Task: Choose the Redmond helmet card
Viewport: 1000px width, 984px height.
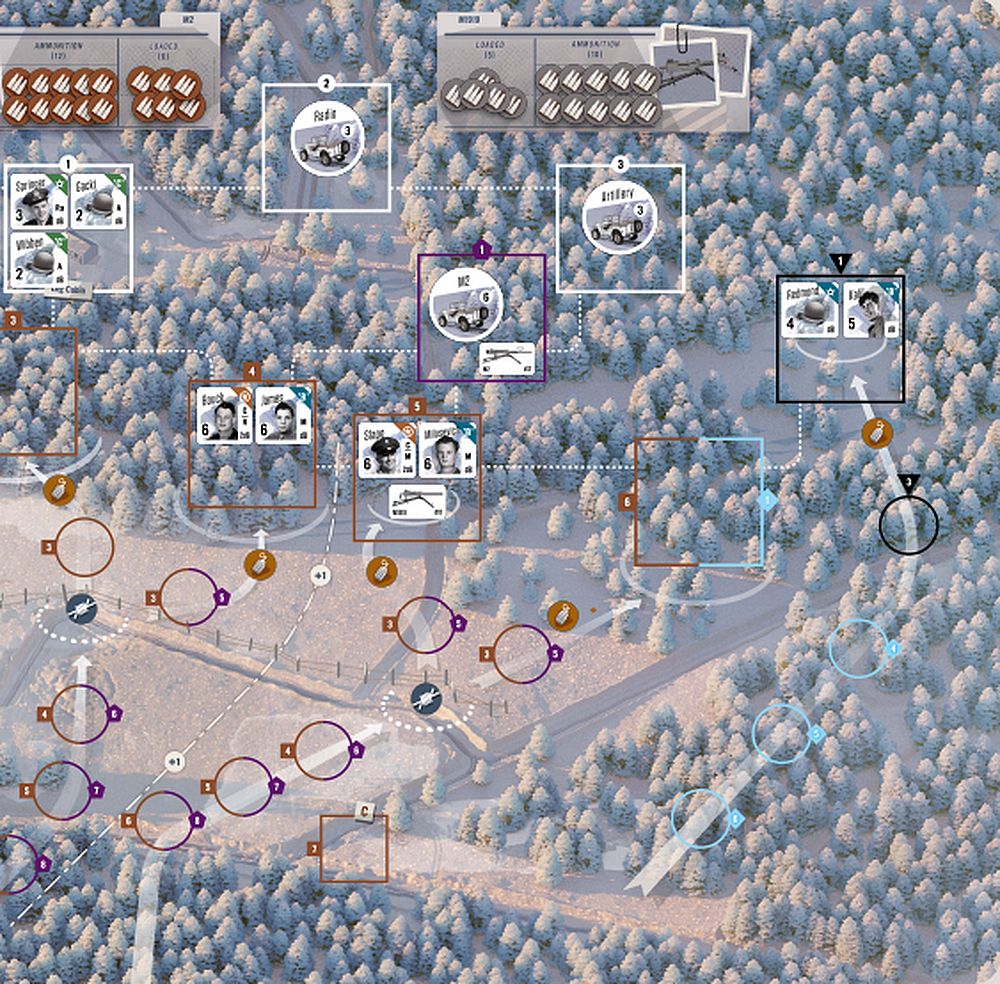Action: click(808, 309)
